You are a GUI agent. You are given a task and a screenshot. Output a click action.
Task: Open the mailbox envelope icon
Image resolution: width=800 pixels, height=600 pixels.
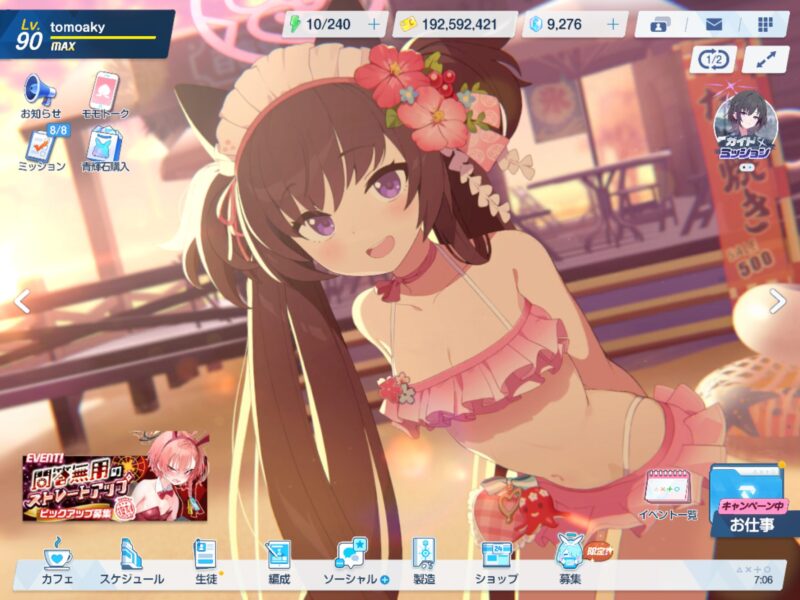(714, 24)
